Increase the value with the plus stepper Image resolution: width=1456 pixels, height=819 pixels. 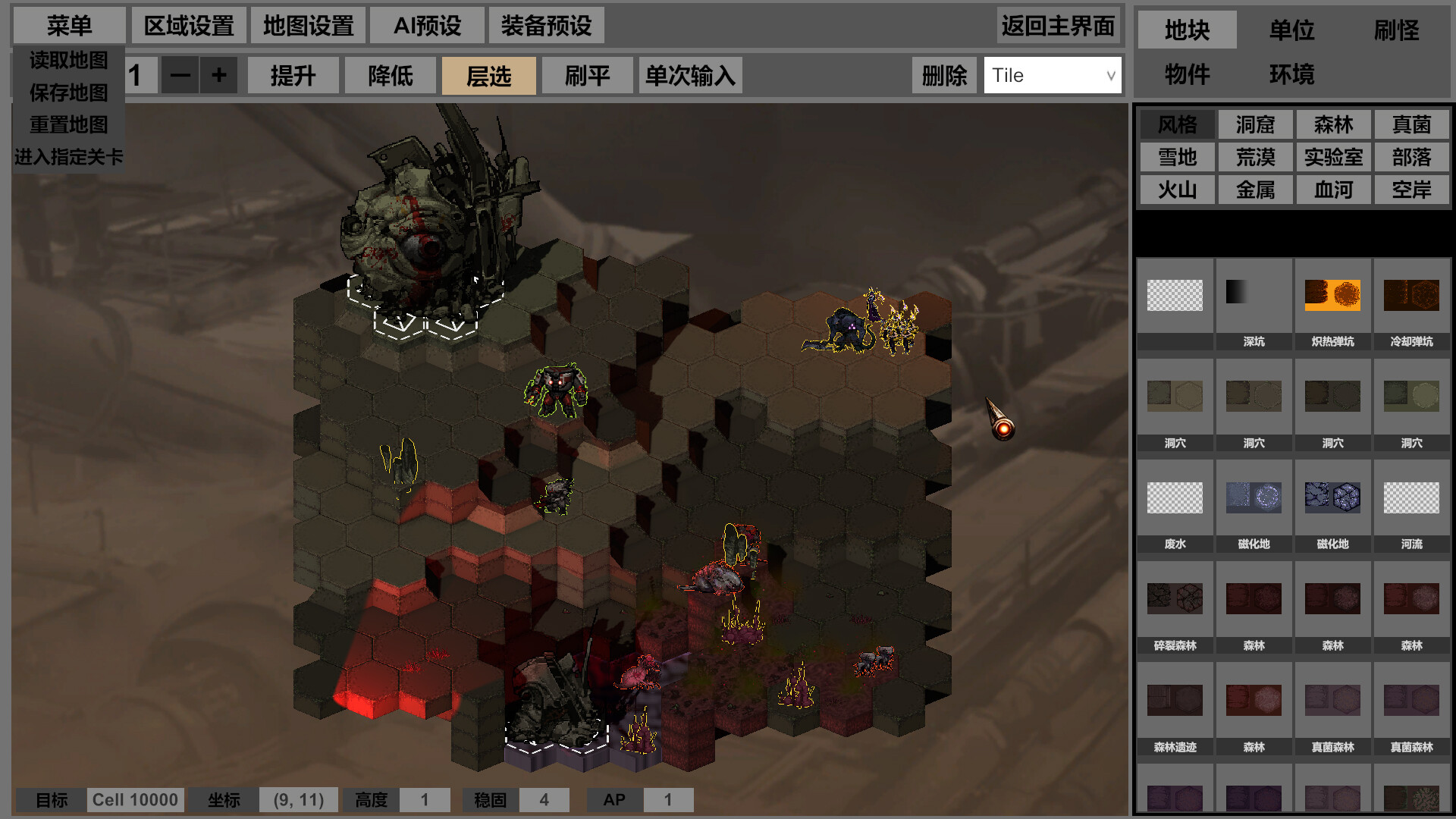(219, 75)
